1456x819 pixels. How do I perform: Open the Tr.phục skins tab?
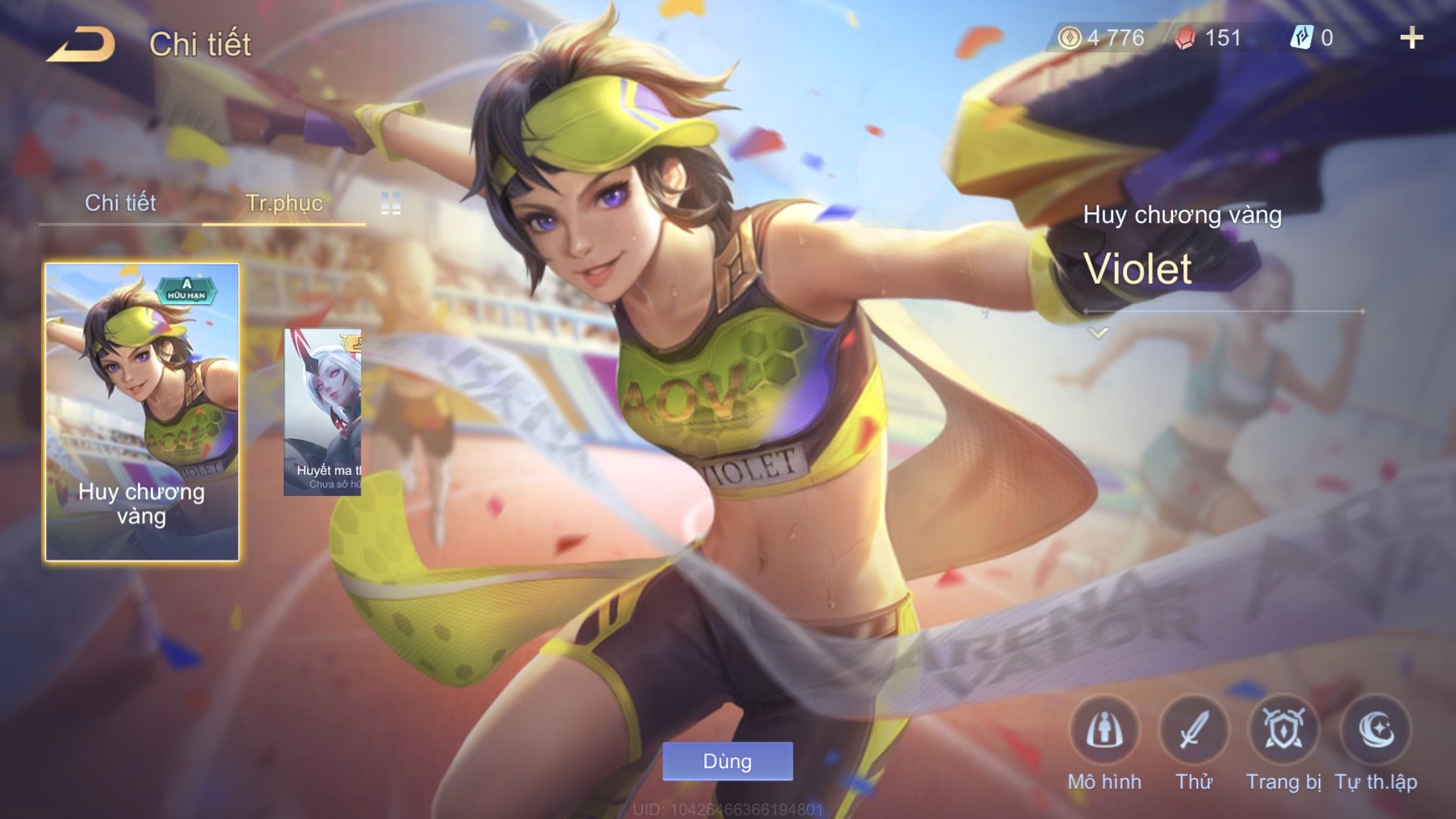pos(284,203)
